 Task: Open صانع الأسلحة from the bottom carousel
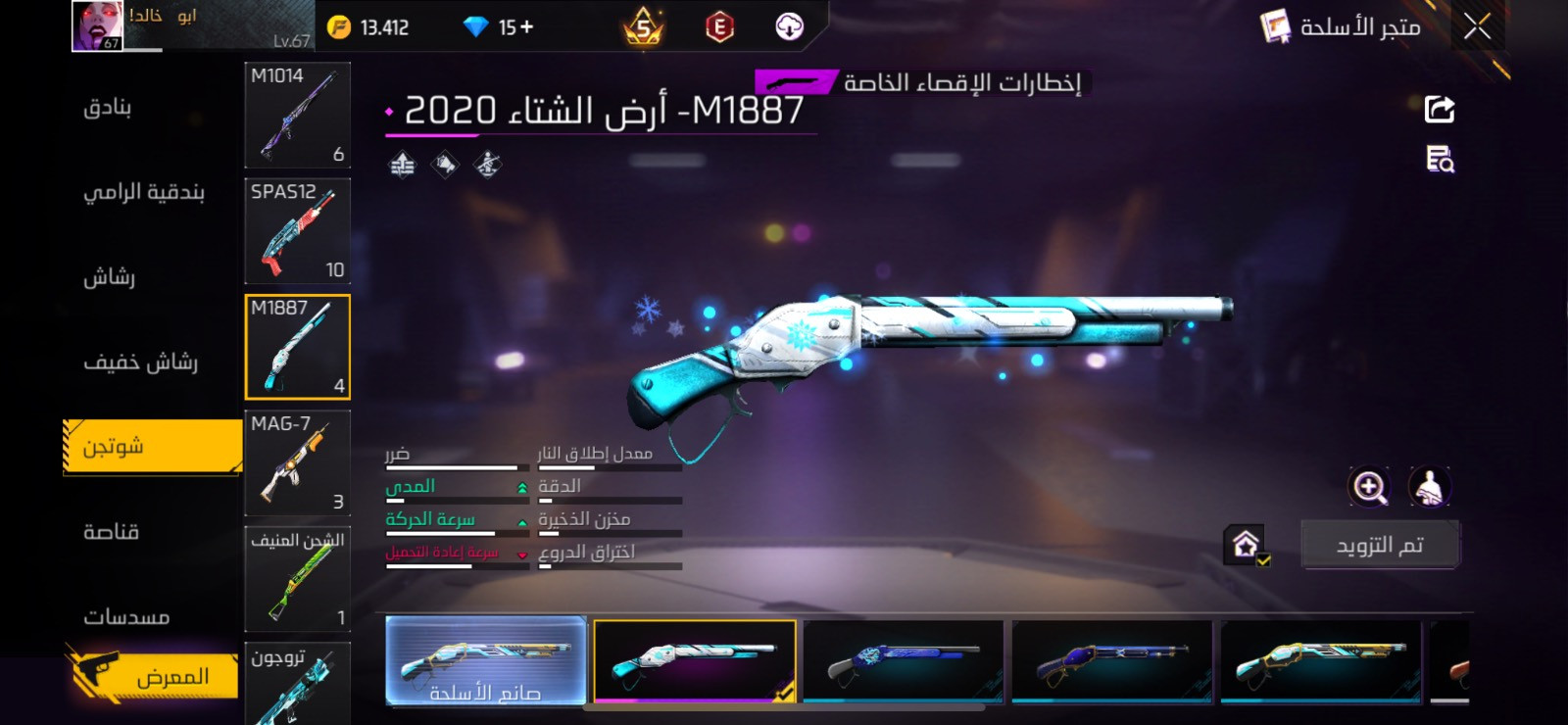487,663
